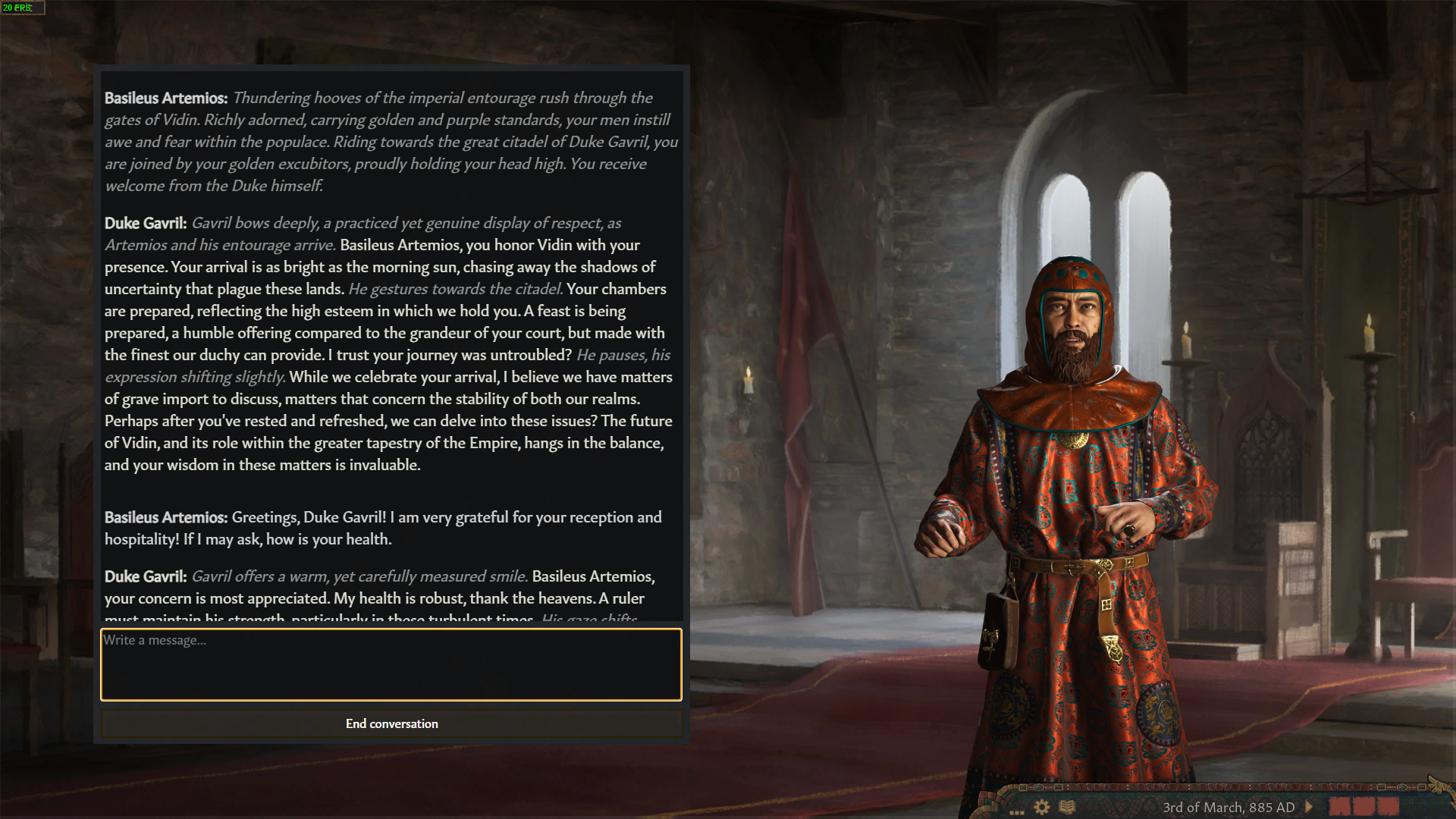The height and width of the screenshot is (819, 1456).
Task: Click Basileus Artemios' name in the dialogue log
Action: tap(166, 98)
